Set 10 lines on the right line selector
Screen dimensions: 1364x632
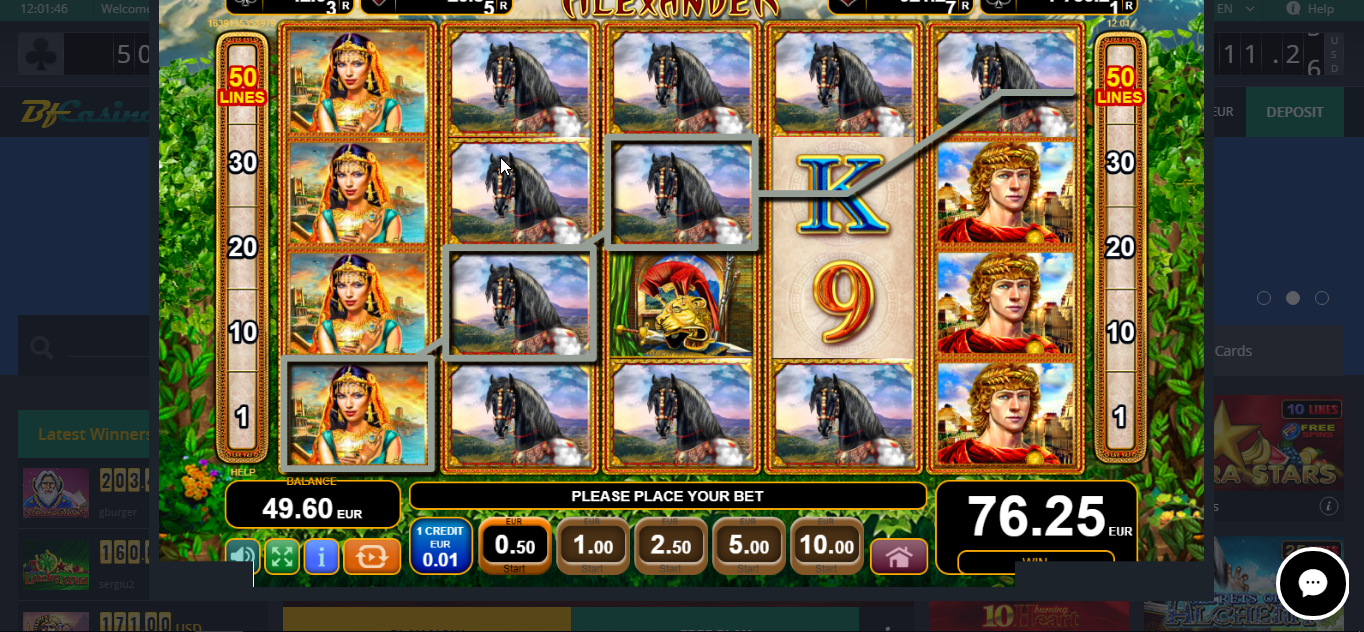point(1120,332)
